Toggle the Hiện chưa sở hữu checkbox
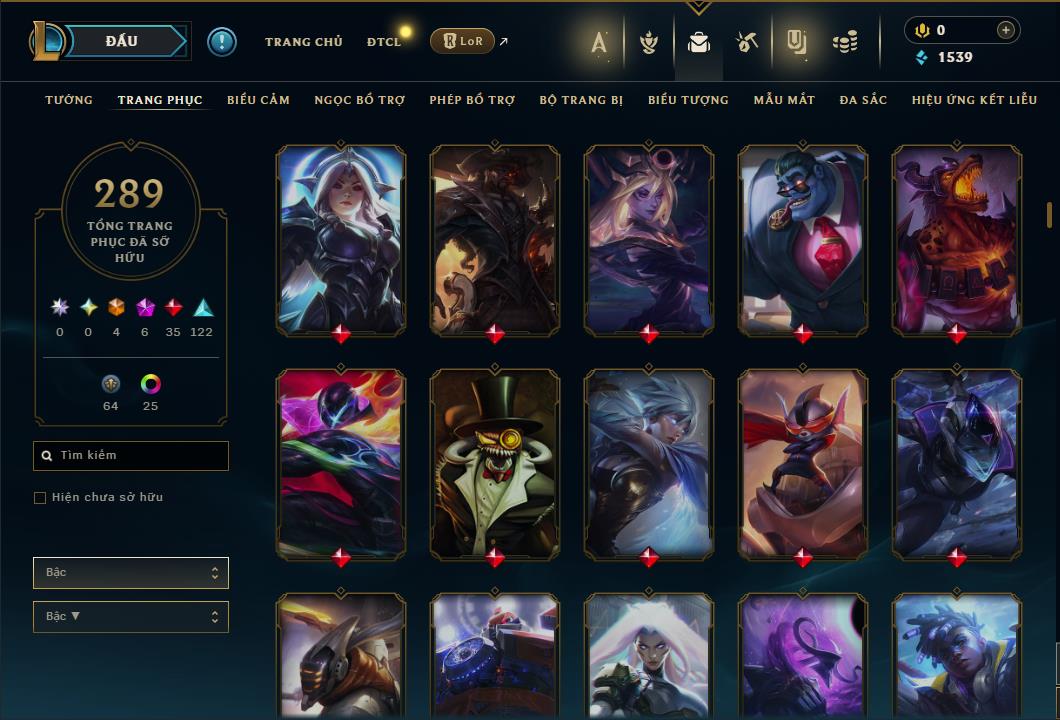 (40, 498)
